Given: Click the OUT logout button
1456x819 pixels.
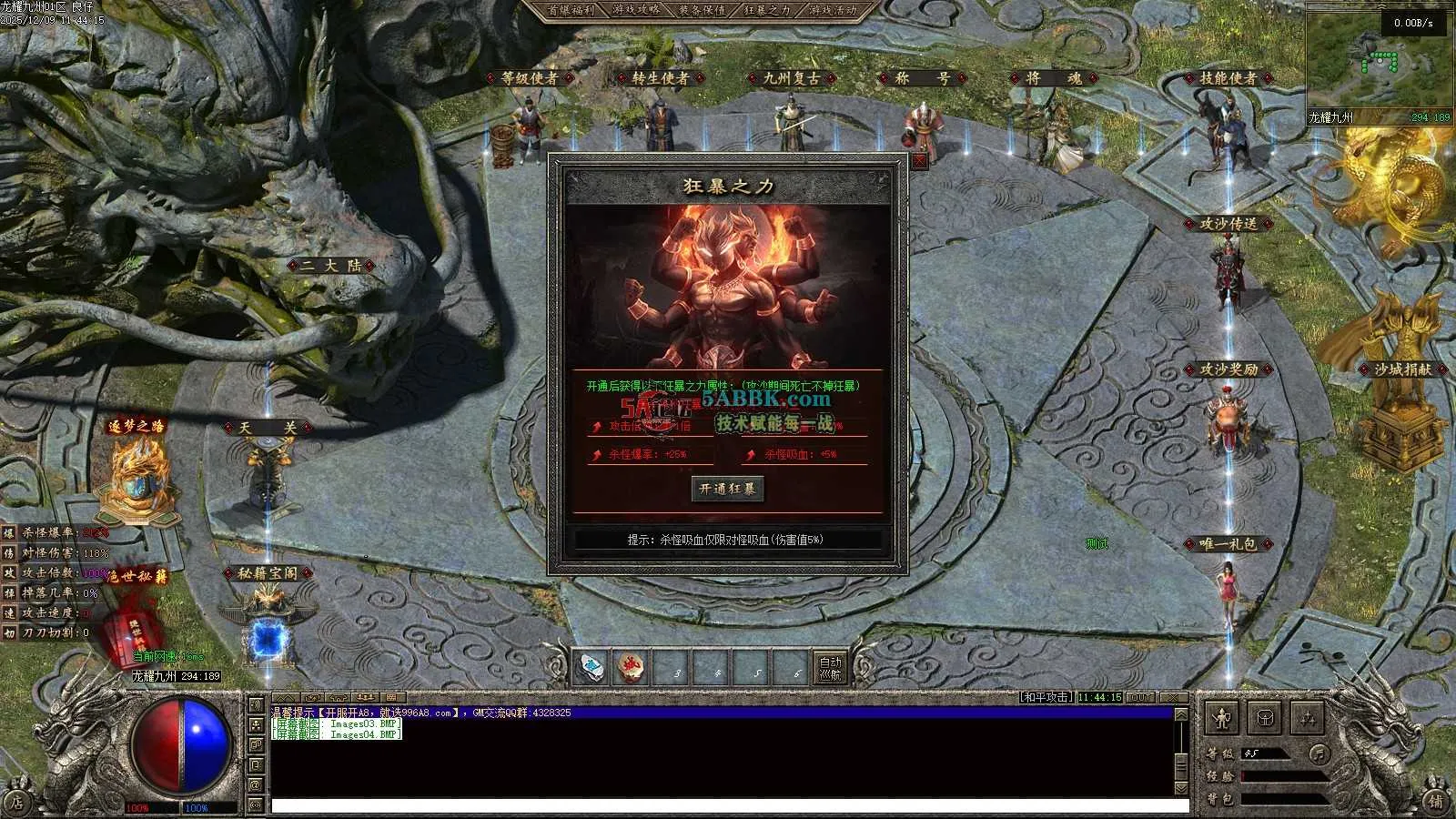Looking at the screenshot, I should pyautogui.click(x=1140, y=697).
